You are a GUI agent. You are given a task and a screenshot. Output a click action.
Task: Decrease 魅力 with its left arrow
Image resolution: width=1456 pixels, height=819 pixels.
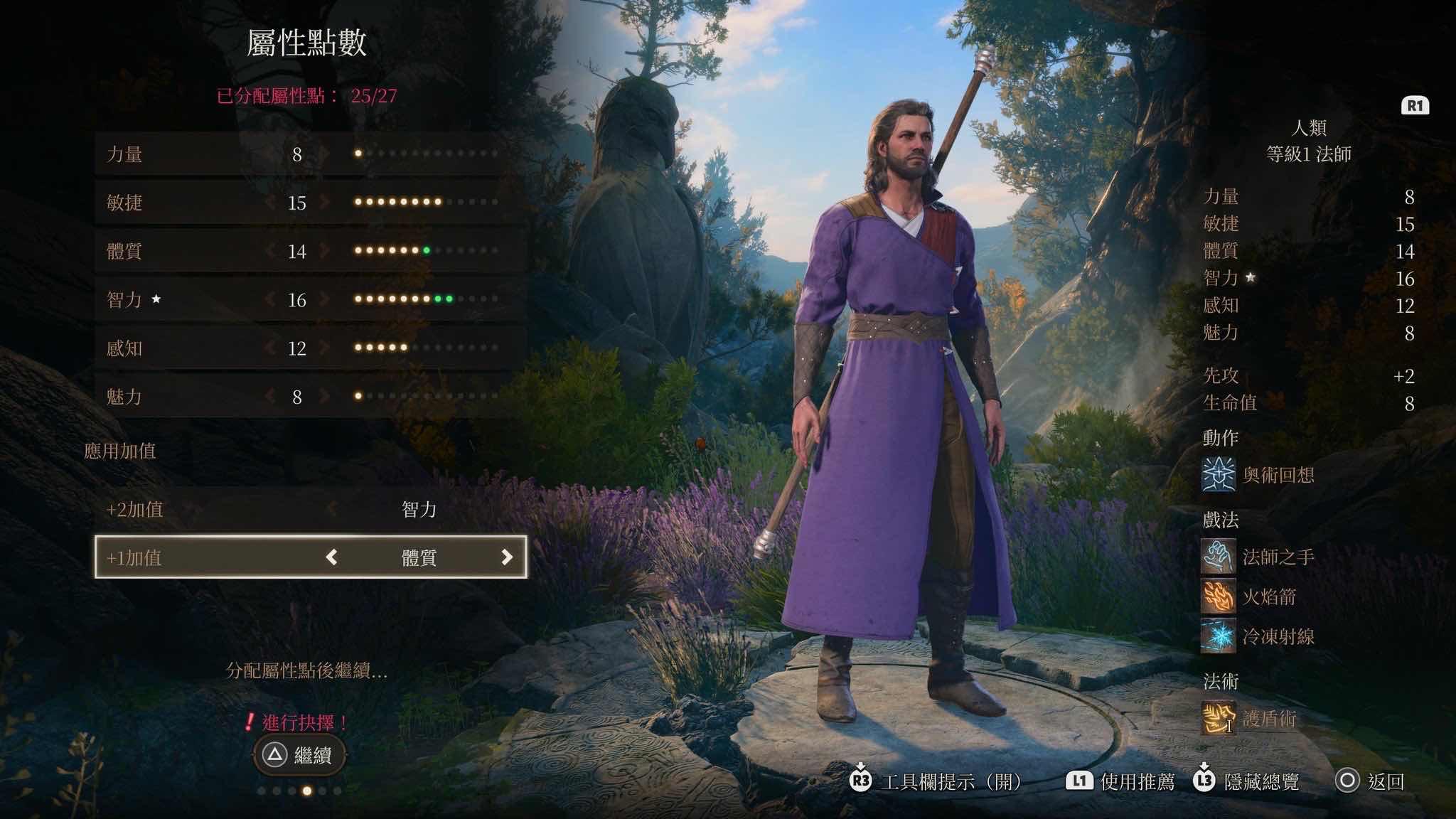(270, 396)
